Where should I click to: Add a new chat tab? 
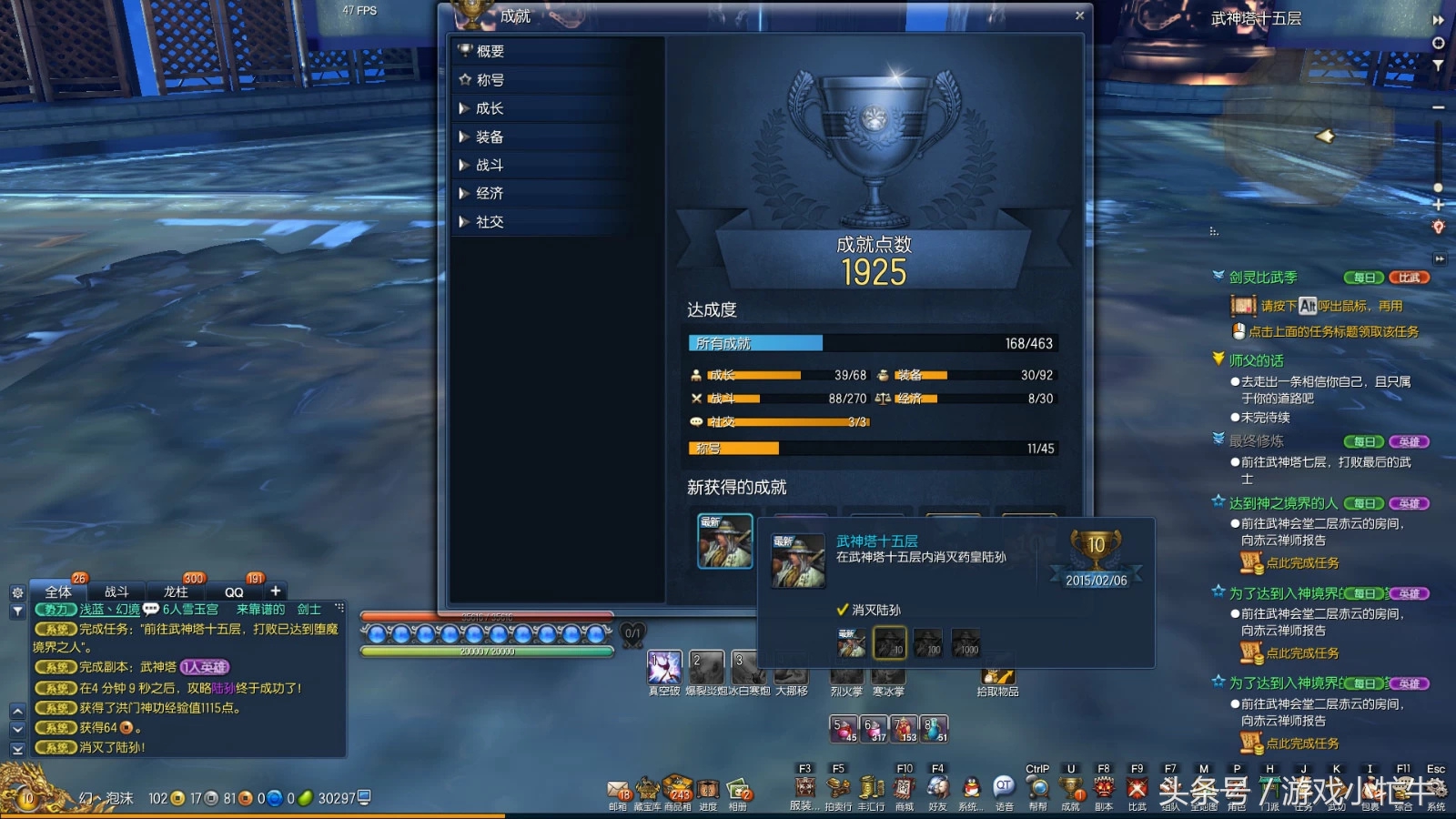[x=276, y=591]
